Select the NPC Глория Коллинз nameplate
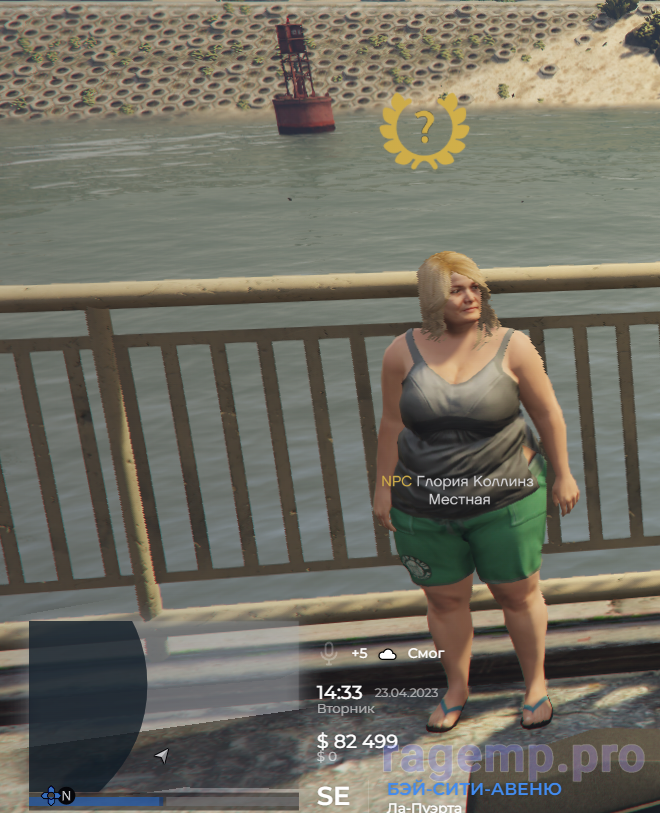 (x=458, y=481)
